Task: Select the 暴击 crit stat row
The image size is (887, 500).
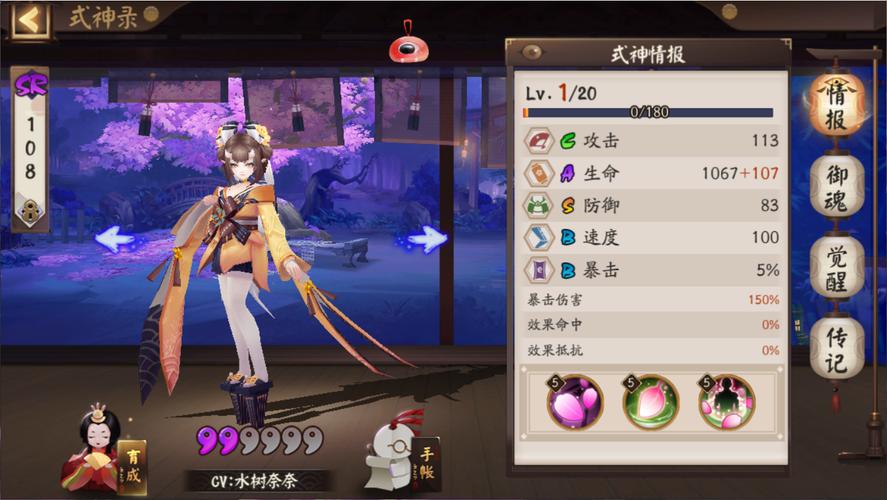Action: [x=652, y=269]
